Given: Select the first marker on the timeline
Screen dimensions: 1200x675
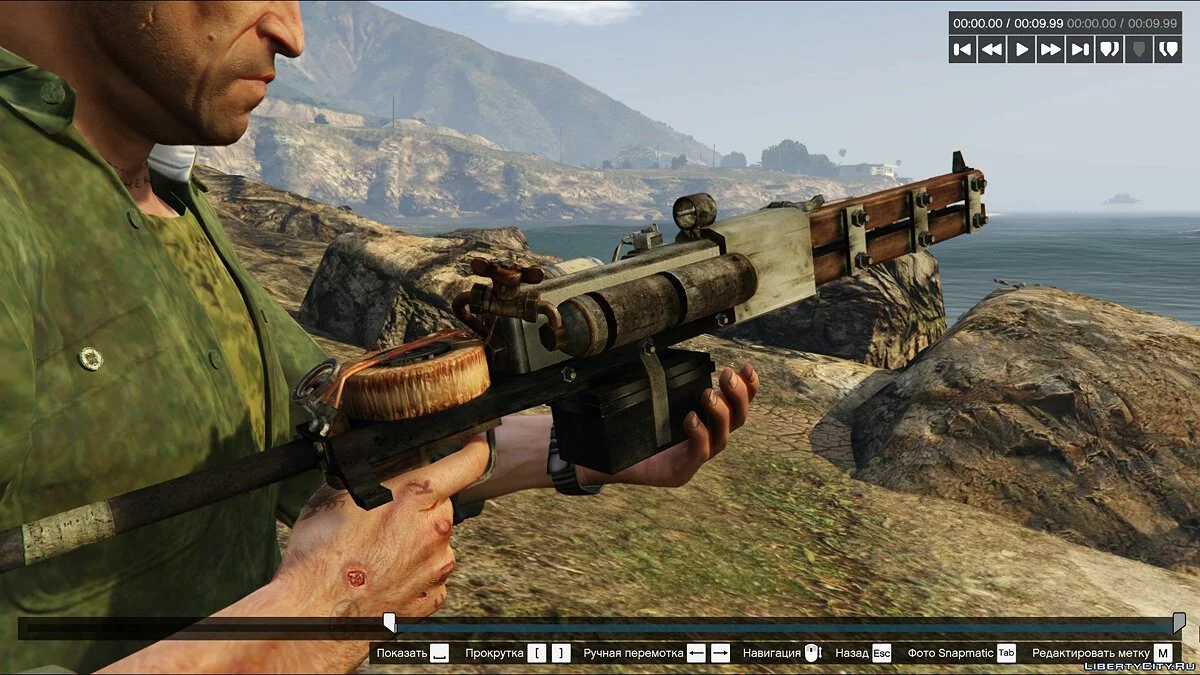Looking at the screenshot, I should click(390, 622).
